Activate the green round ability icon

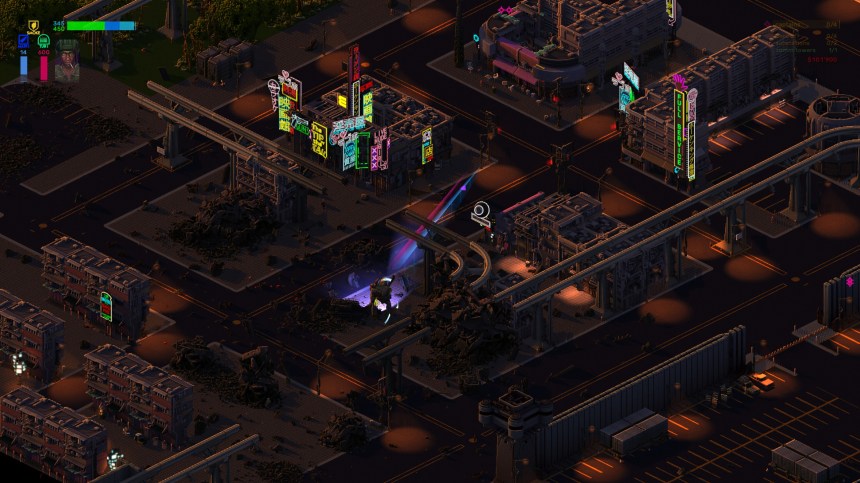pyautogui.click(x=43, y=42)
